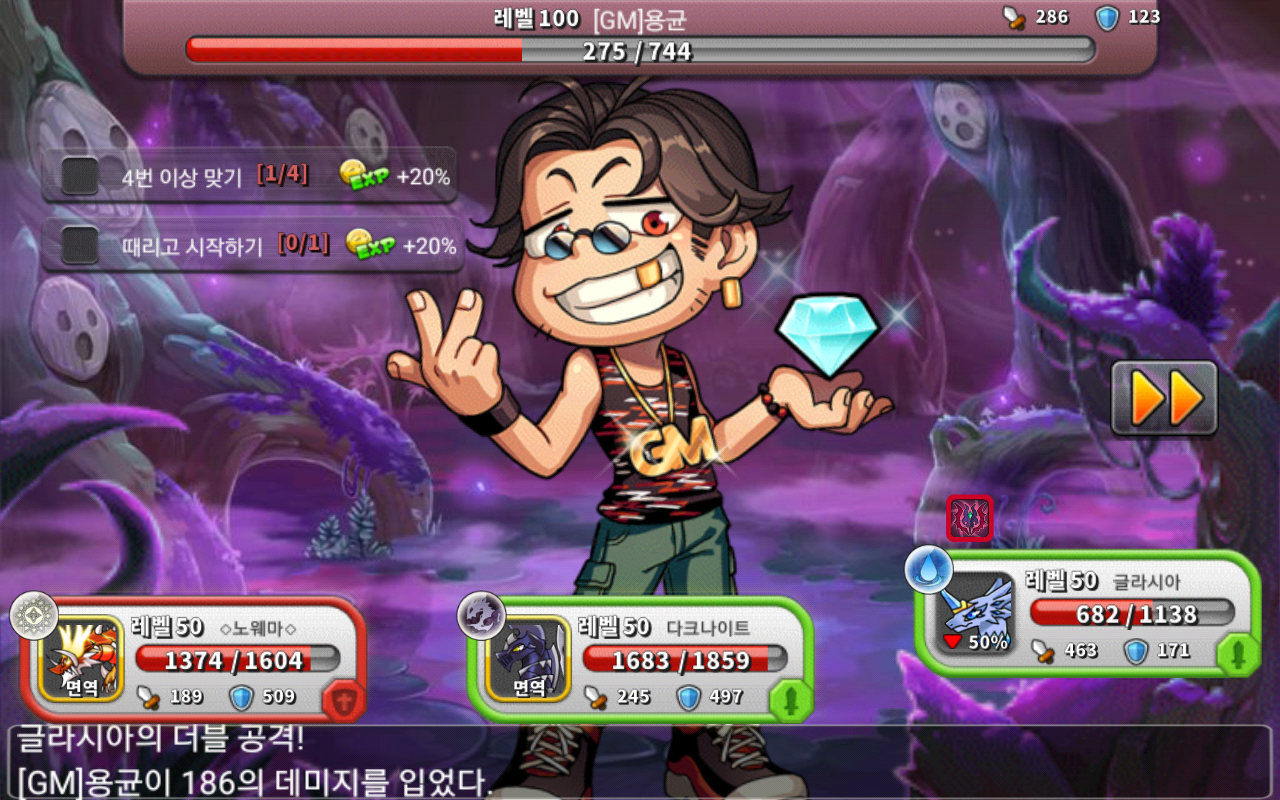Tap the red bat debuff icon above 글라시아
The image size is (1280, 800).
coord(966,517)
